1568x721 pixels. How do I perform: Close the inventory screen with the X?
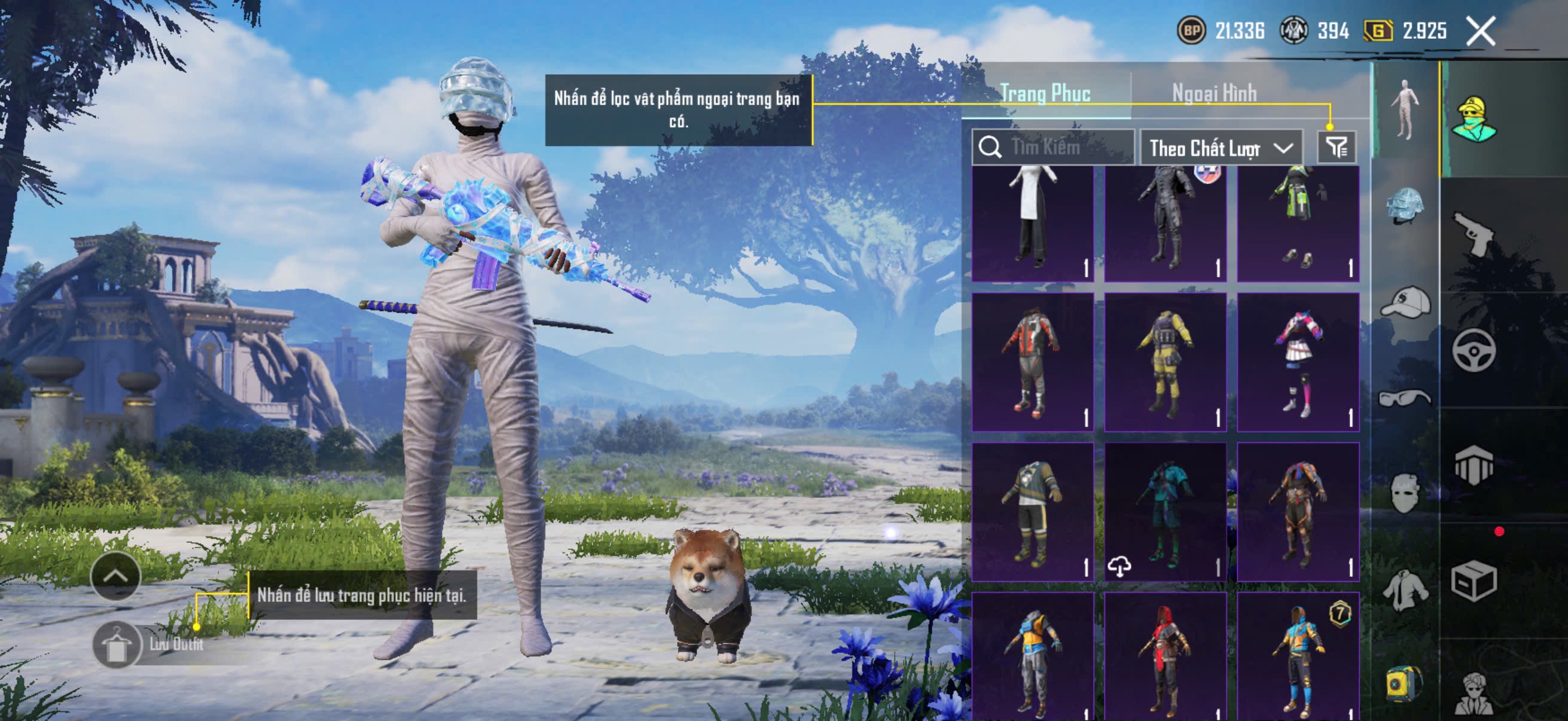pos(1480,31)
